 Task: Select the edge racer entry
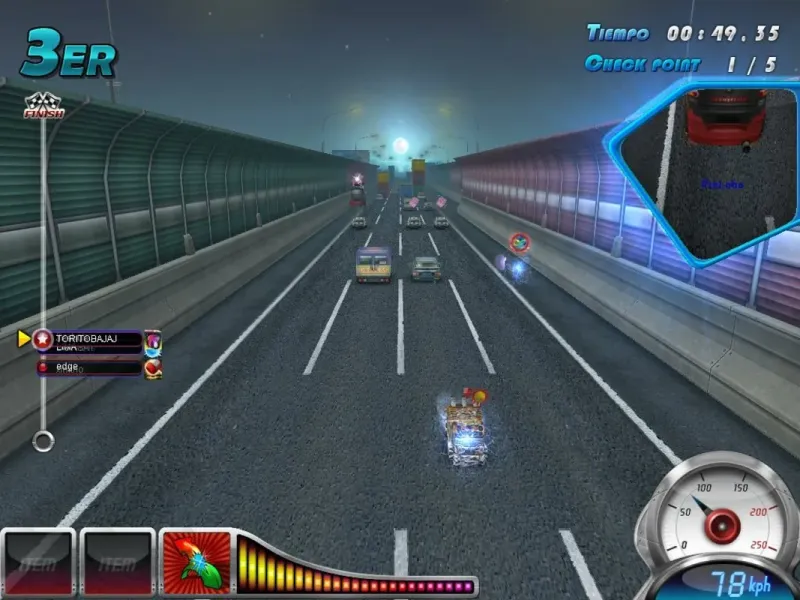pyautogui.click(x=88, y=368)
